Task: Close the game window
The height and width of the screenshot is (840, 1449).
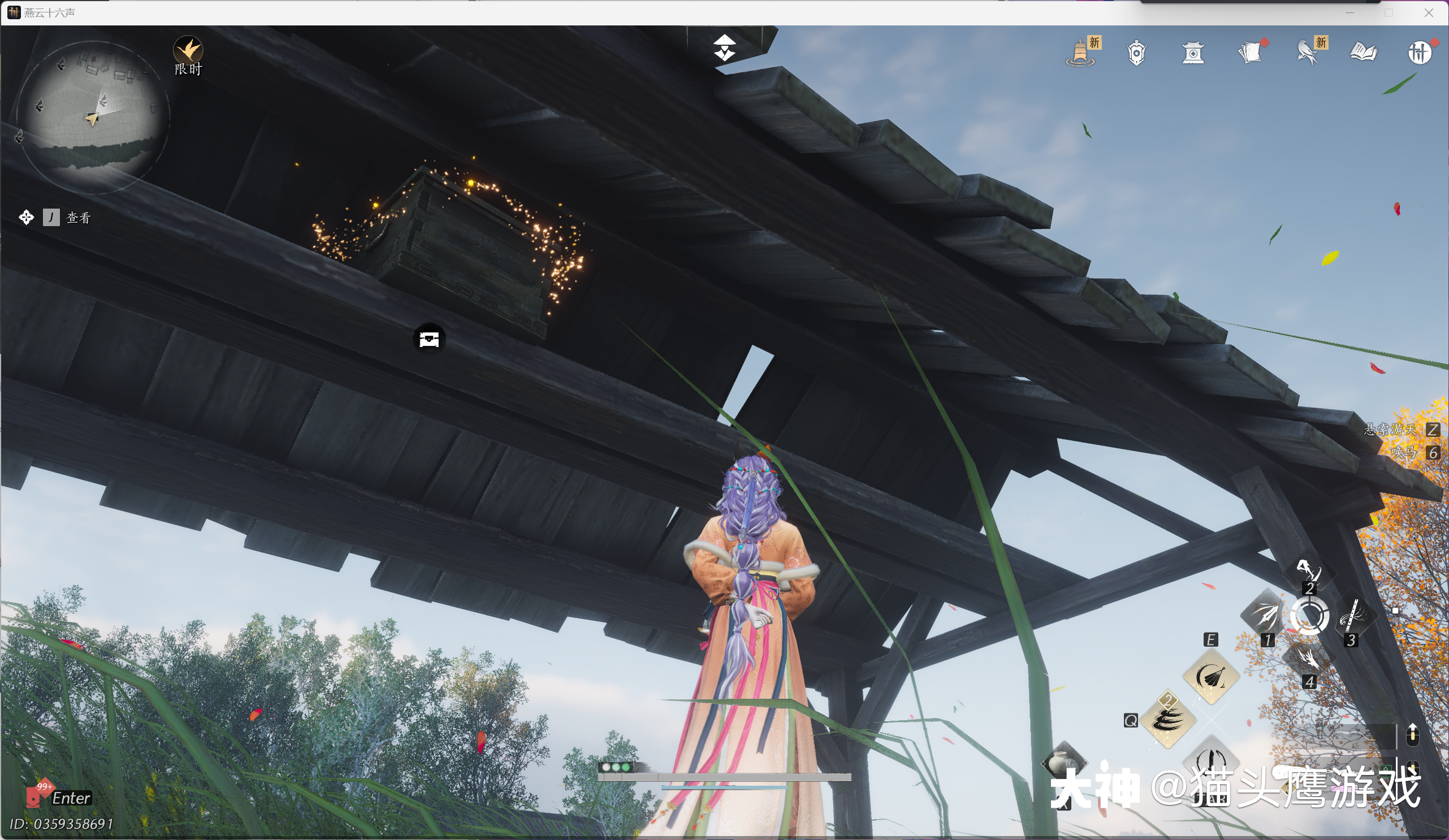Action: pyautogui.click(x=1429, y=12)
